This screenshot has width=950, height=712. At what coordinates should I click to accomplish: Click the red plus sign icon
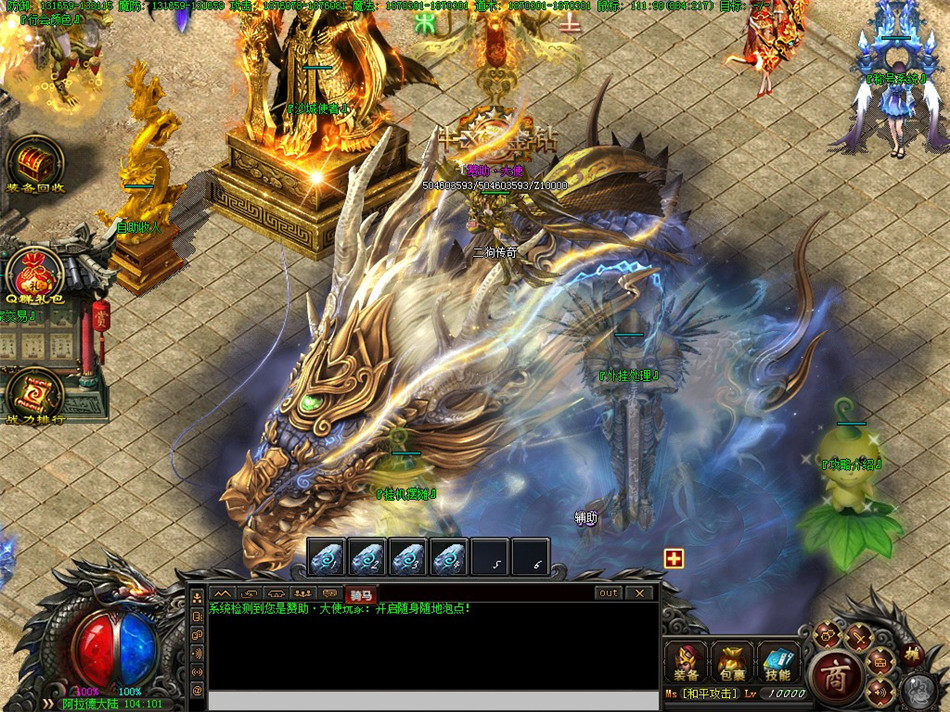pyautogui.click(x=674, y=558)
